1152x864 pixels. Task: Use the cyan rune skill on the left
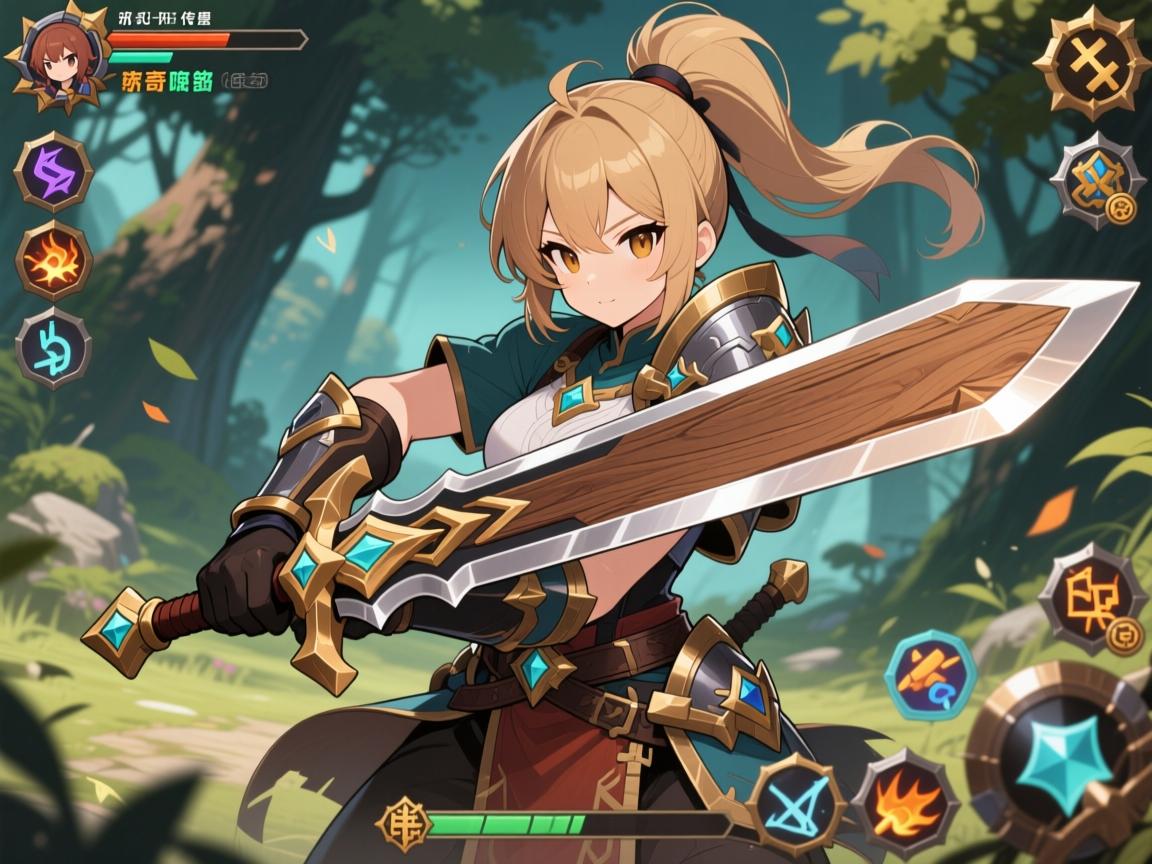tap(53, 346)
